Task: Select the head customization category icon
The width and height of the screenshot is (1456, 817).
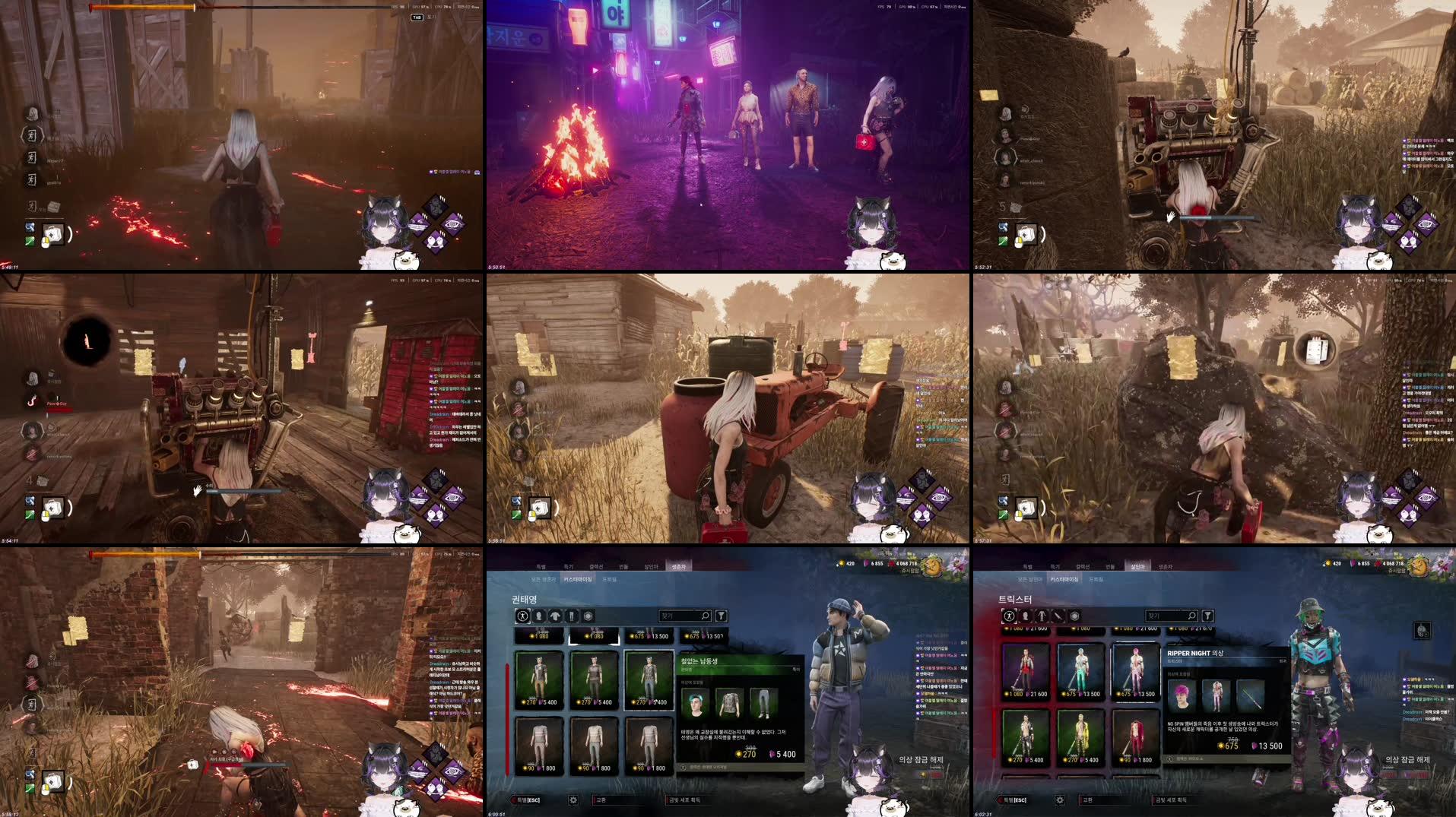Action: coord(540,616)
